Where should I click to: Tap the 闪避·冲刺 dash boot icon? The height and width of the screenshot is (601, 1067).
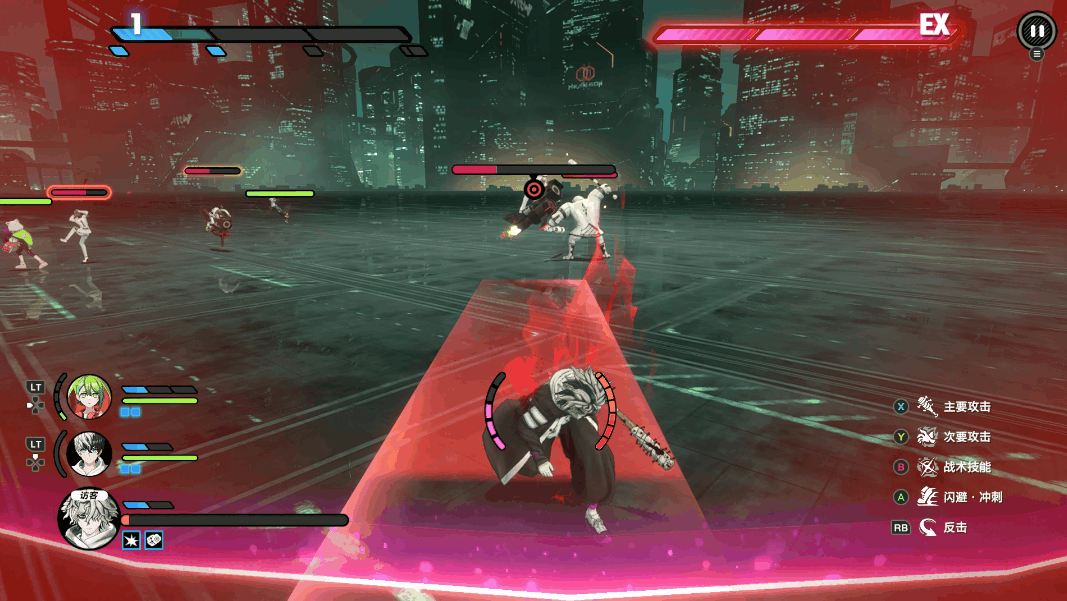(x=927, y=497)
